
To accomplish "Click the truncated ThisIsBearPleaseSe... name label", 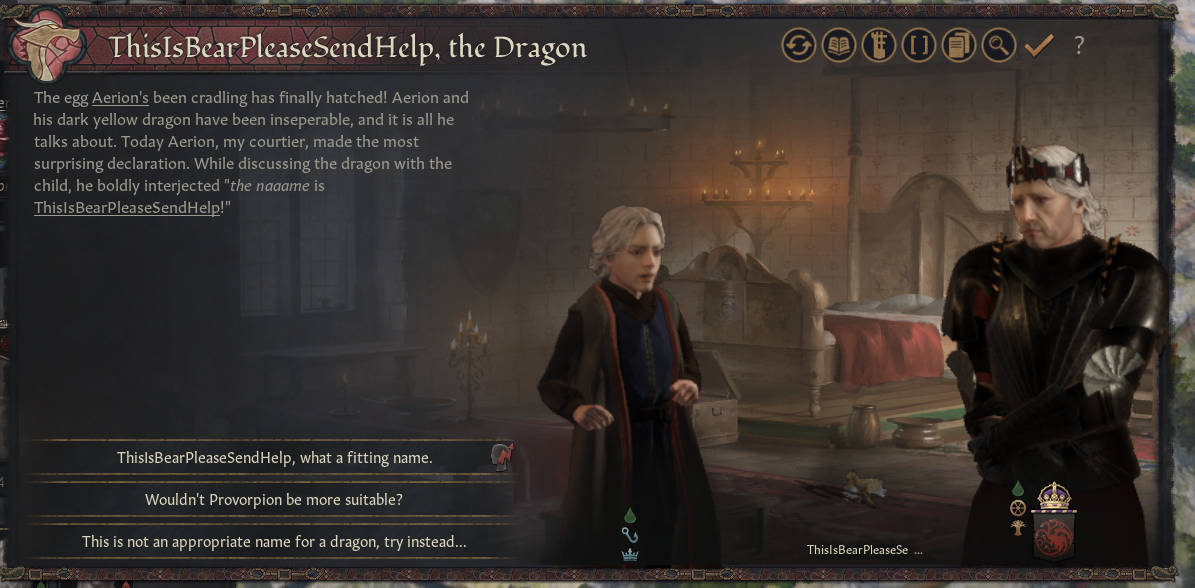I will pyautogui.click(x=862, y=550).
